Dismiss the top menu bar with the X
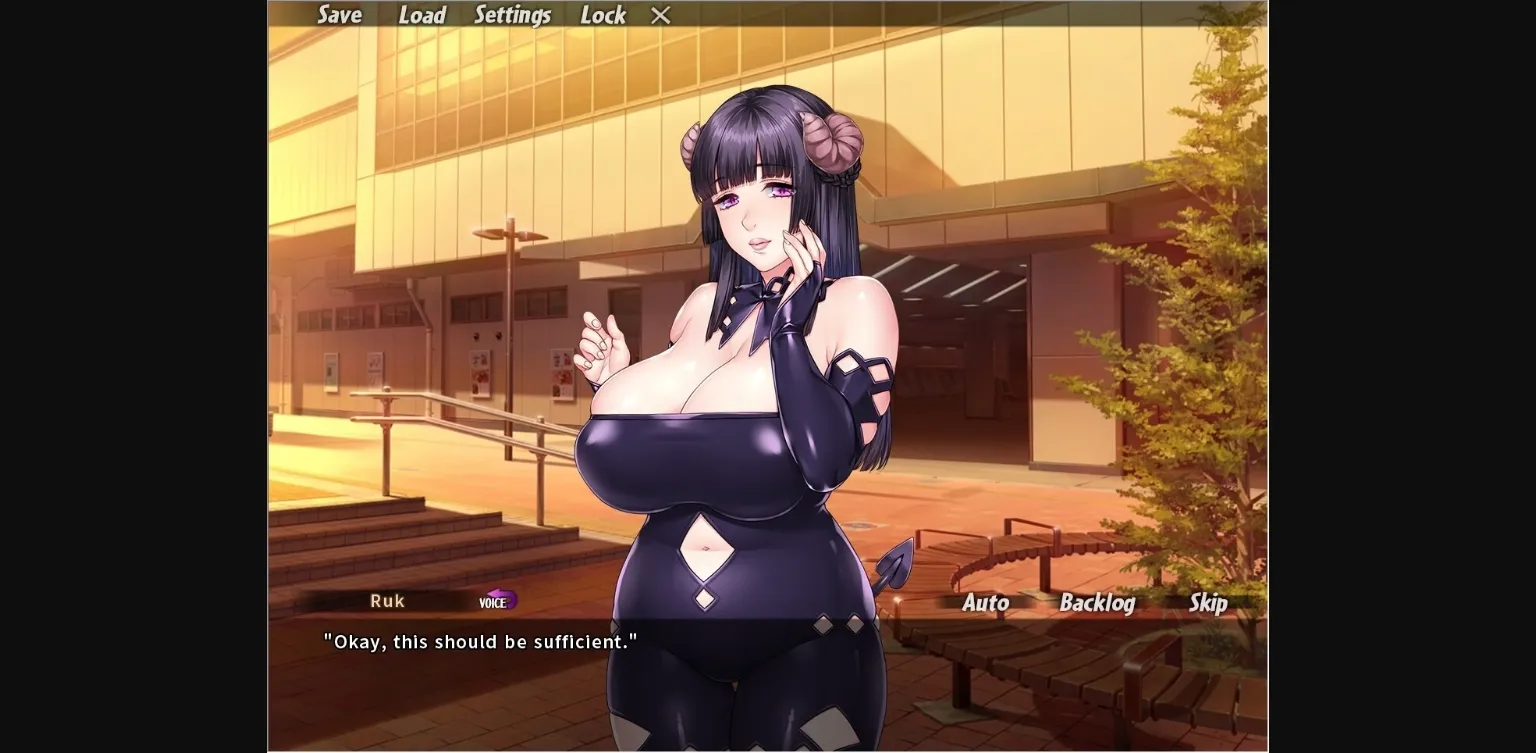Screen dimensions: 1536x753 coord(659,15)
